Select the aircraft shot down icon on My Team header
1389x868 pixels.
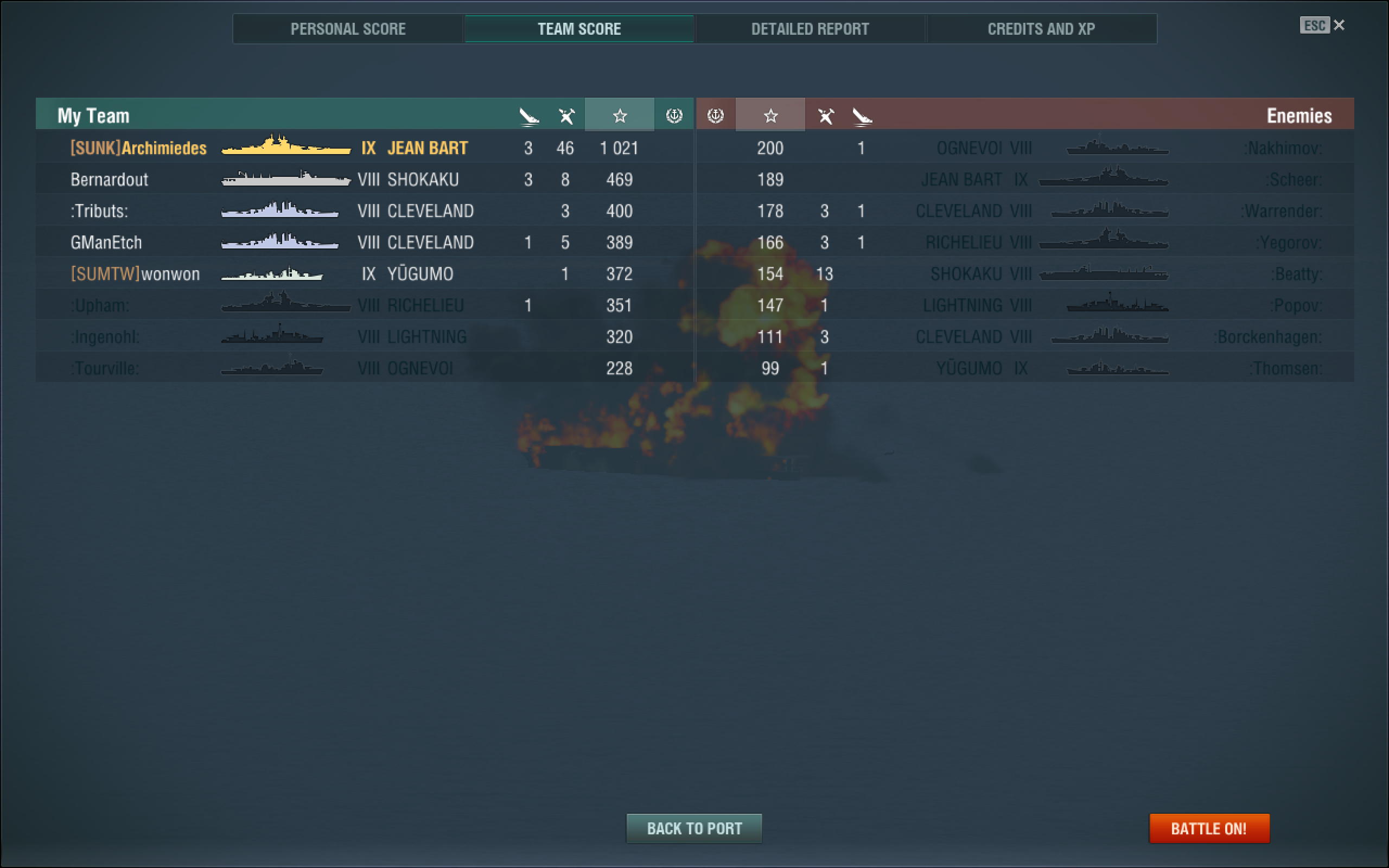pyautogui.click(x=566, y=115)
